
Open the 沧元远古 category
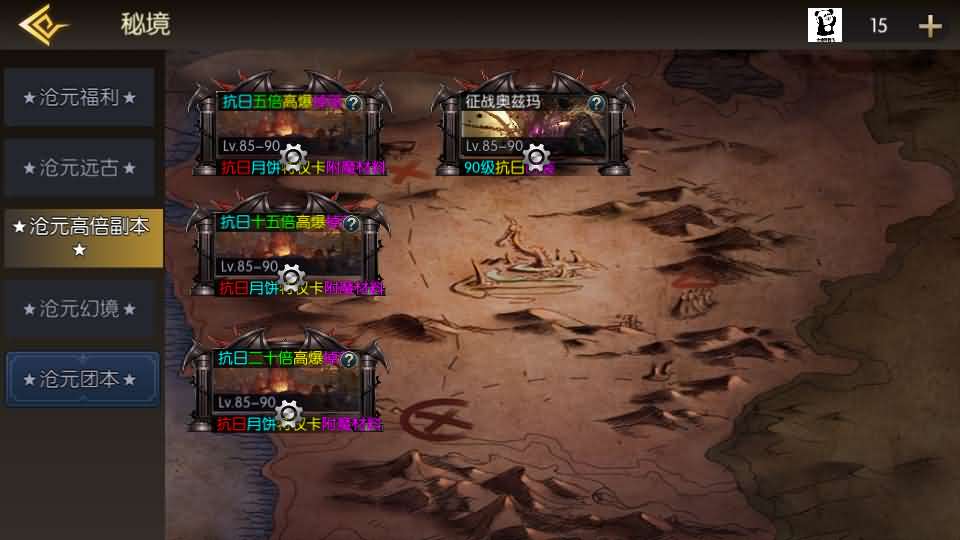[x=80, y=168]
